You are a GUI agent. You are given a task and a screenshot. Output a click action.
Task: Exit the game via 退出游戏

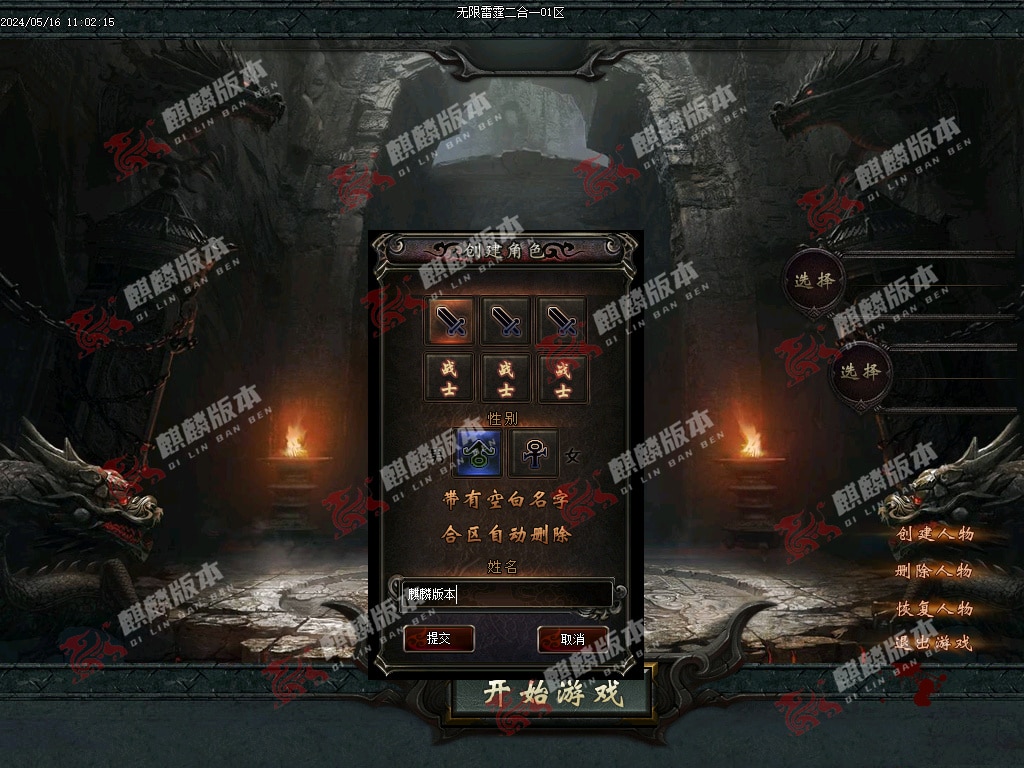tap(934, 643)
